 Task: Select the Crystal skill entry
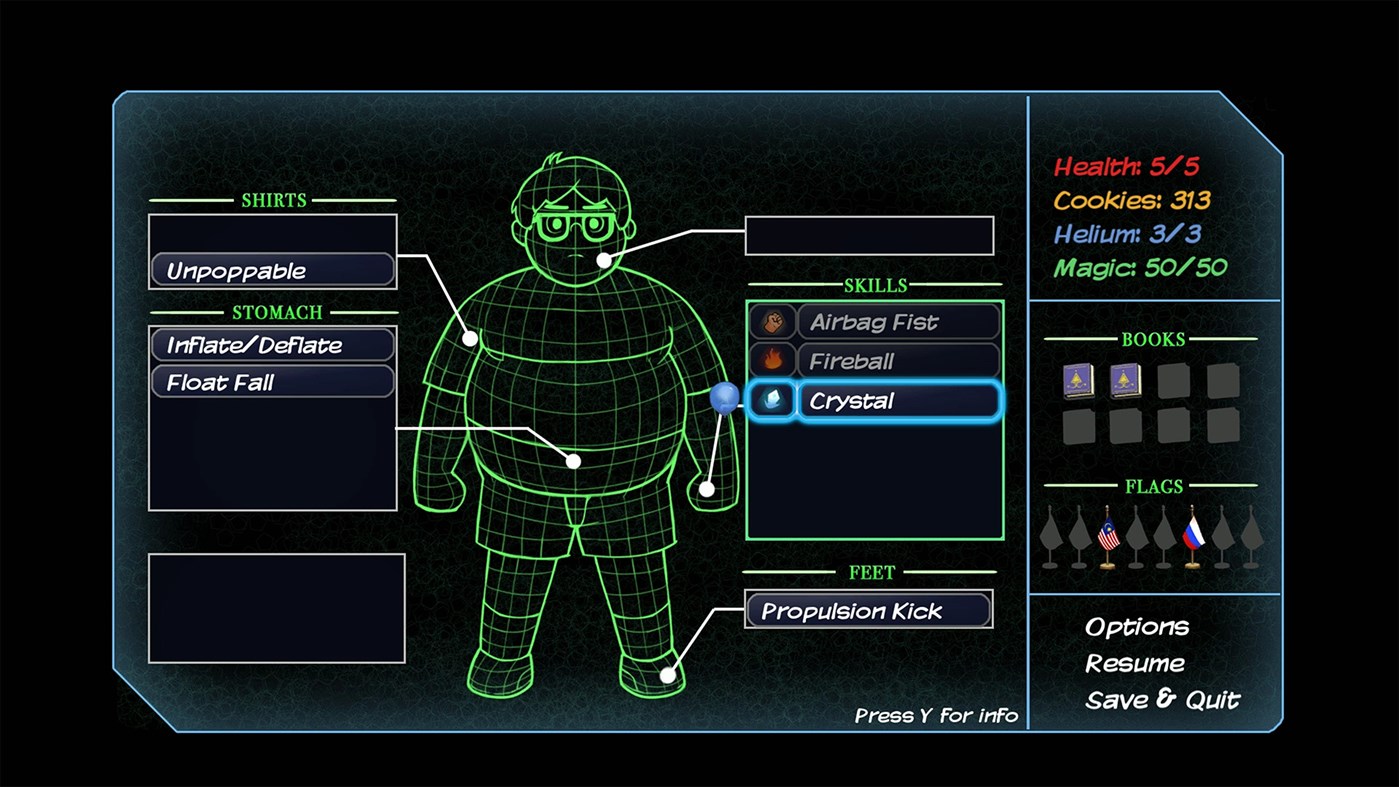897,400
